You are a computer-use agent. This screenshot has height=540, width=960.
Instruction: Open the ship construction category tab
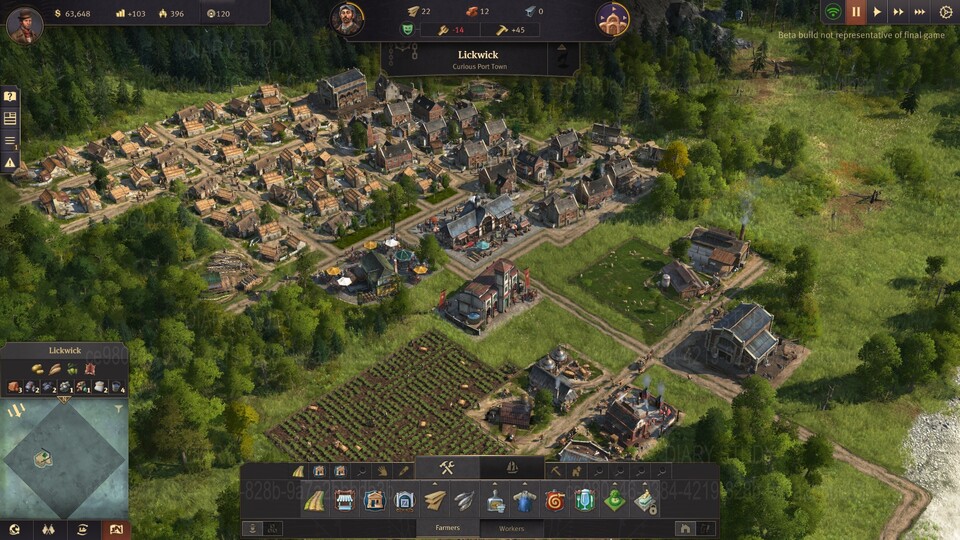pos(512,467)
